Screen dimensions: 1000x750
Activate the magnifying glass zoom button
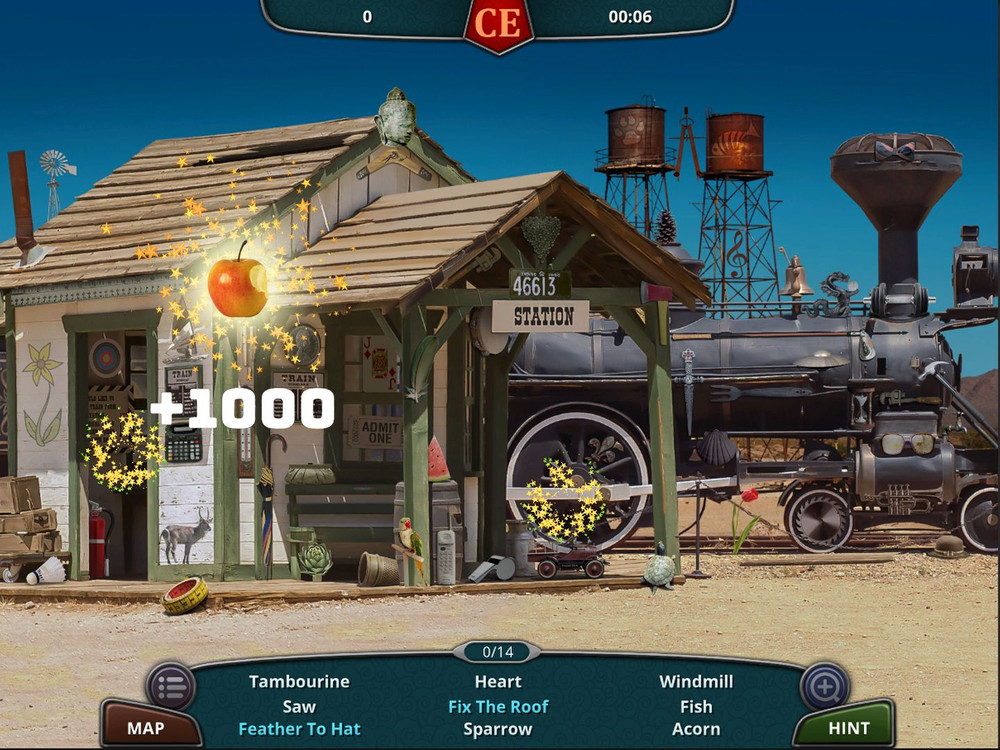pyautogui.click(x=825, y=686)
